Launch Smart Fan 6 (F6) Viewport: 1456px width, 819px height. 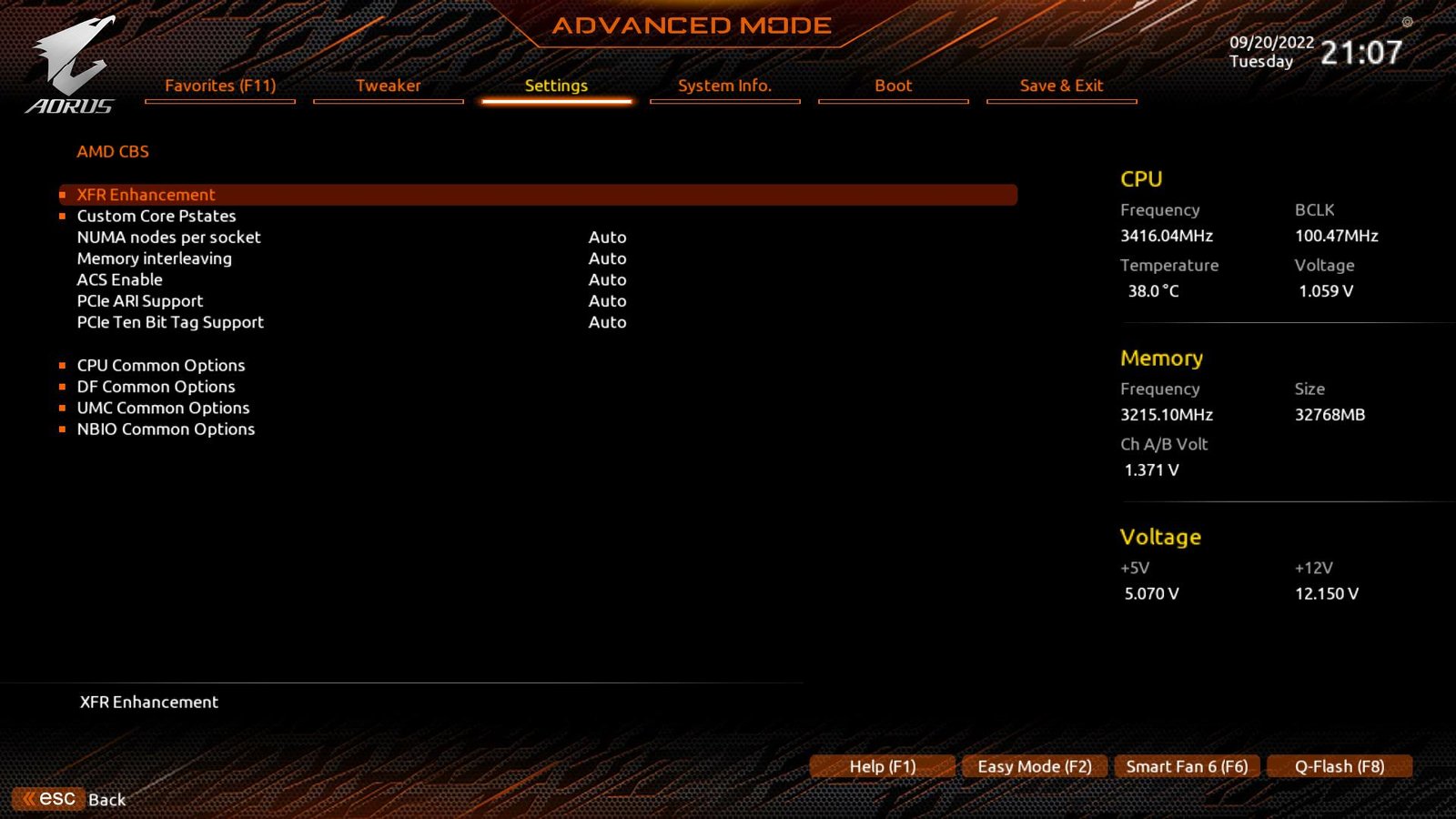(x=1187, y=765)
